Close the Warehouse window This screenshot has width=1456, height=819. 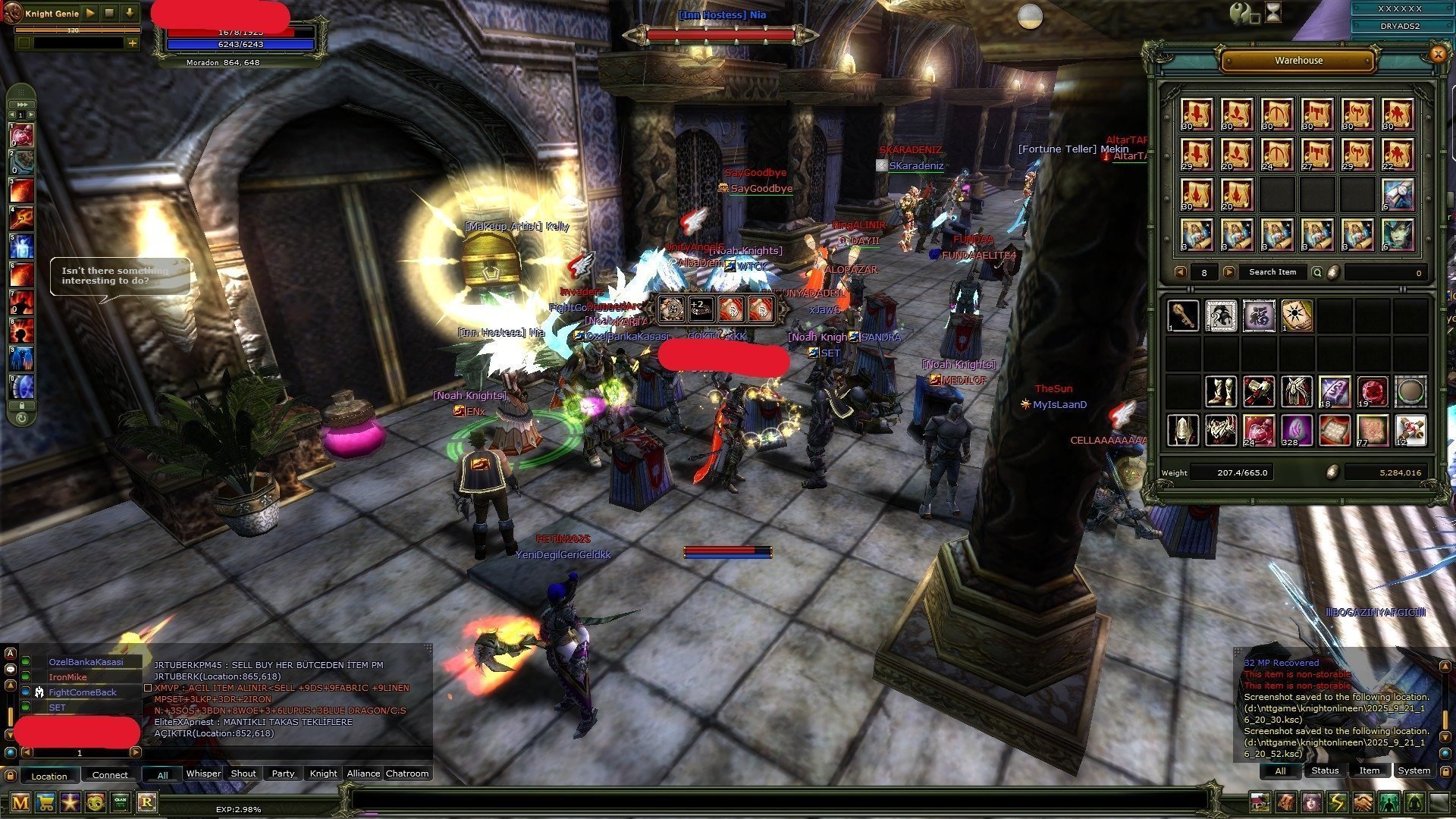[1437, 54]
